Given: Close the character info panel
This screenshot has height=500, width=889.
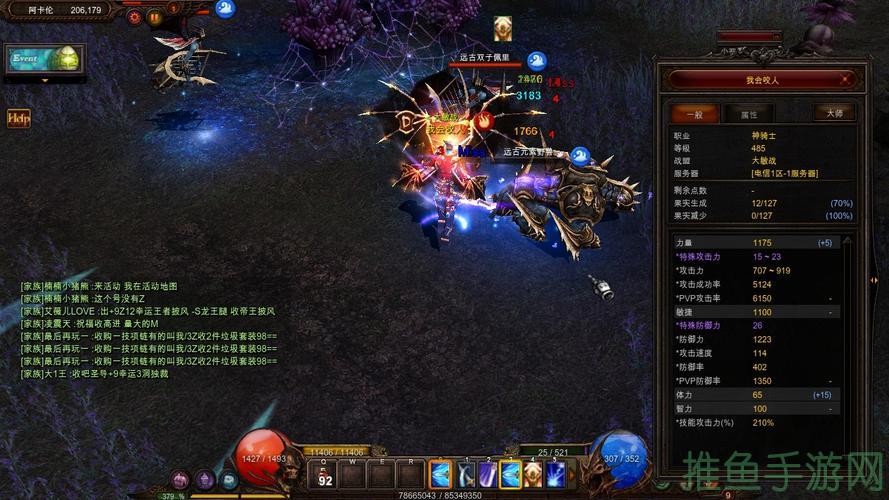Looking at the screenshot, I should pyautogui.click(x=843, y=79).
